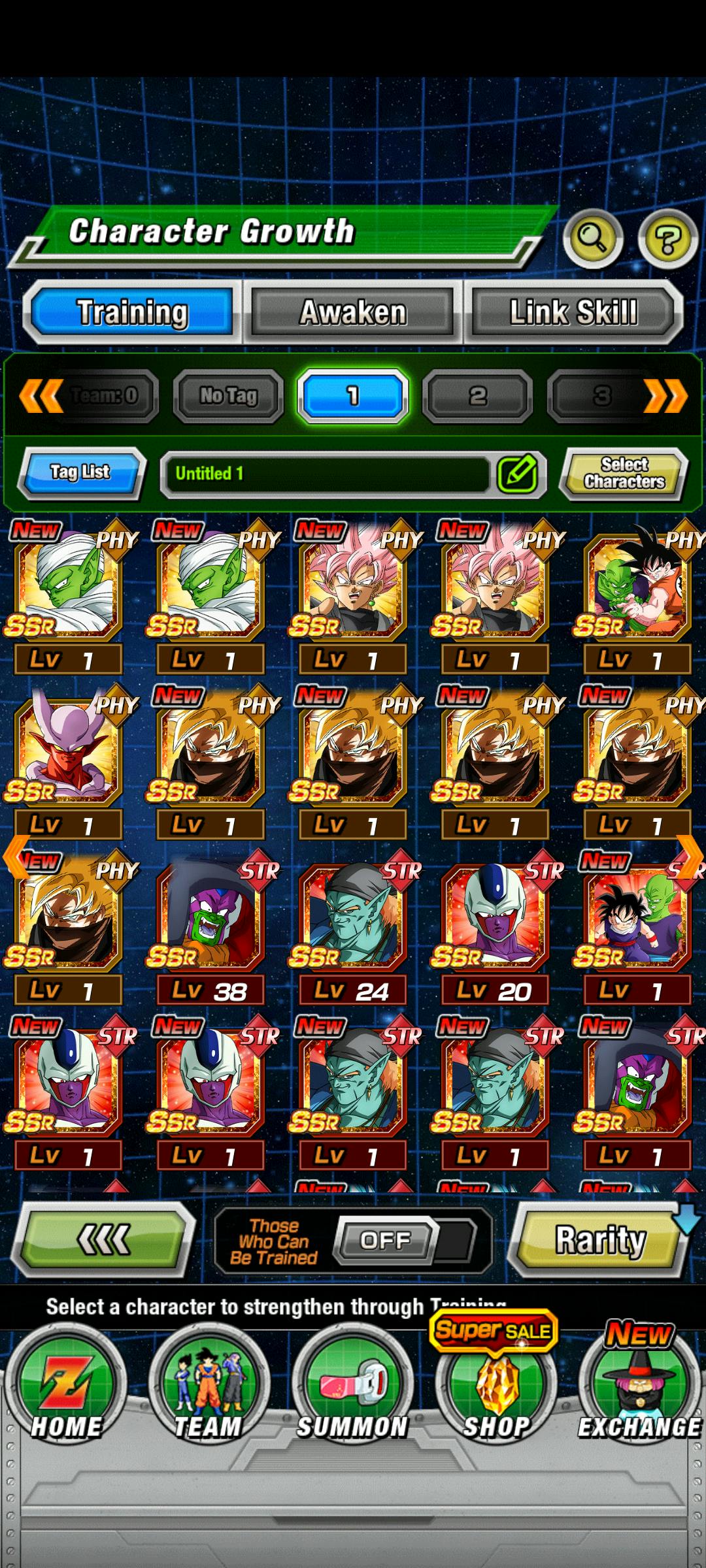Open the SUMMON menu
This screenshot has height=1568, width=706.
click(353, 1385)
